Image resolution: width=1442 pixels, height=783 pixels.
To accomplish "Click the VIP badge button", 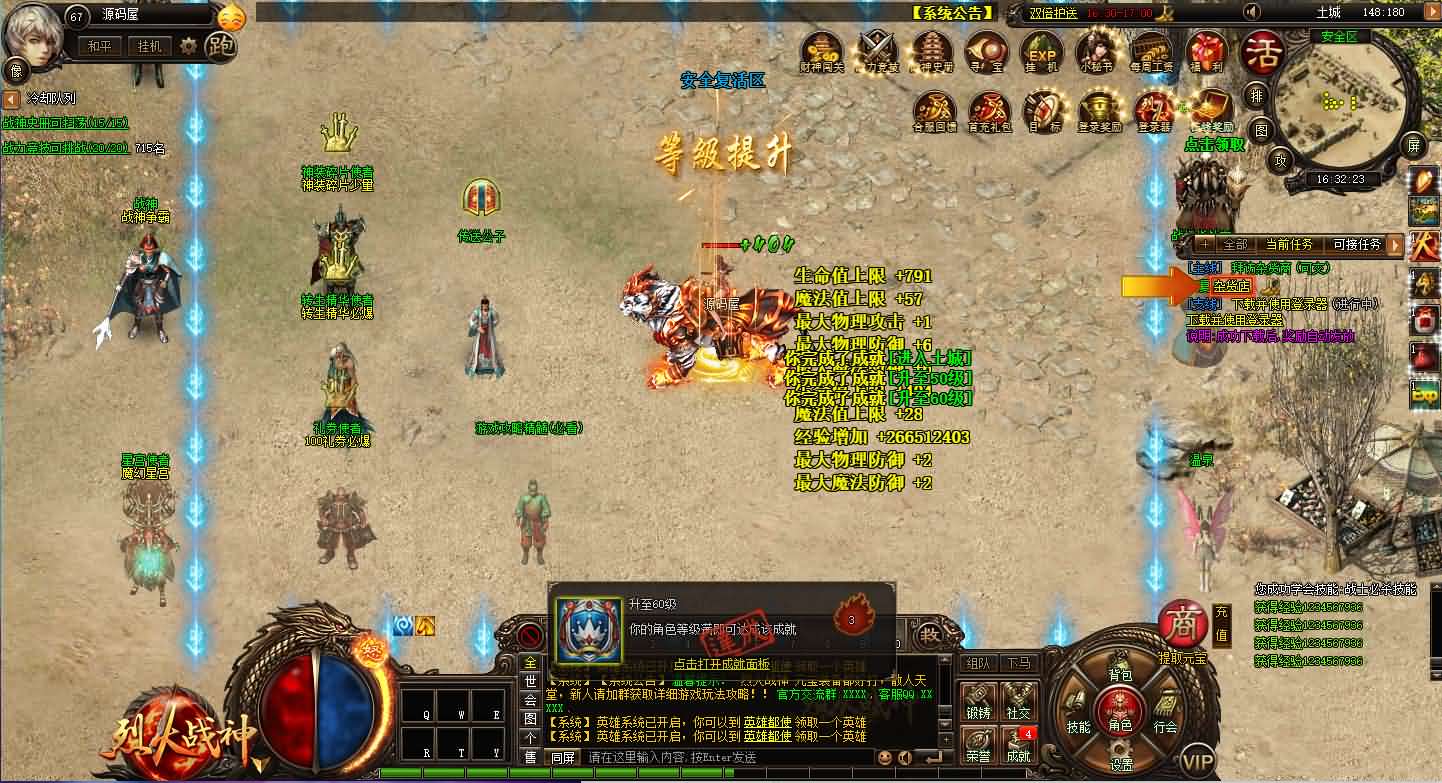I will tap(1198, 762).
